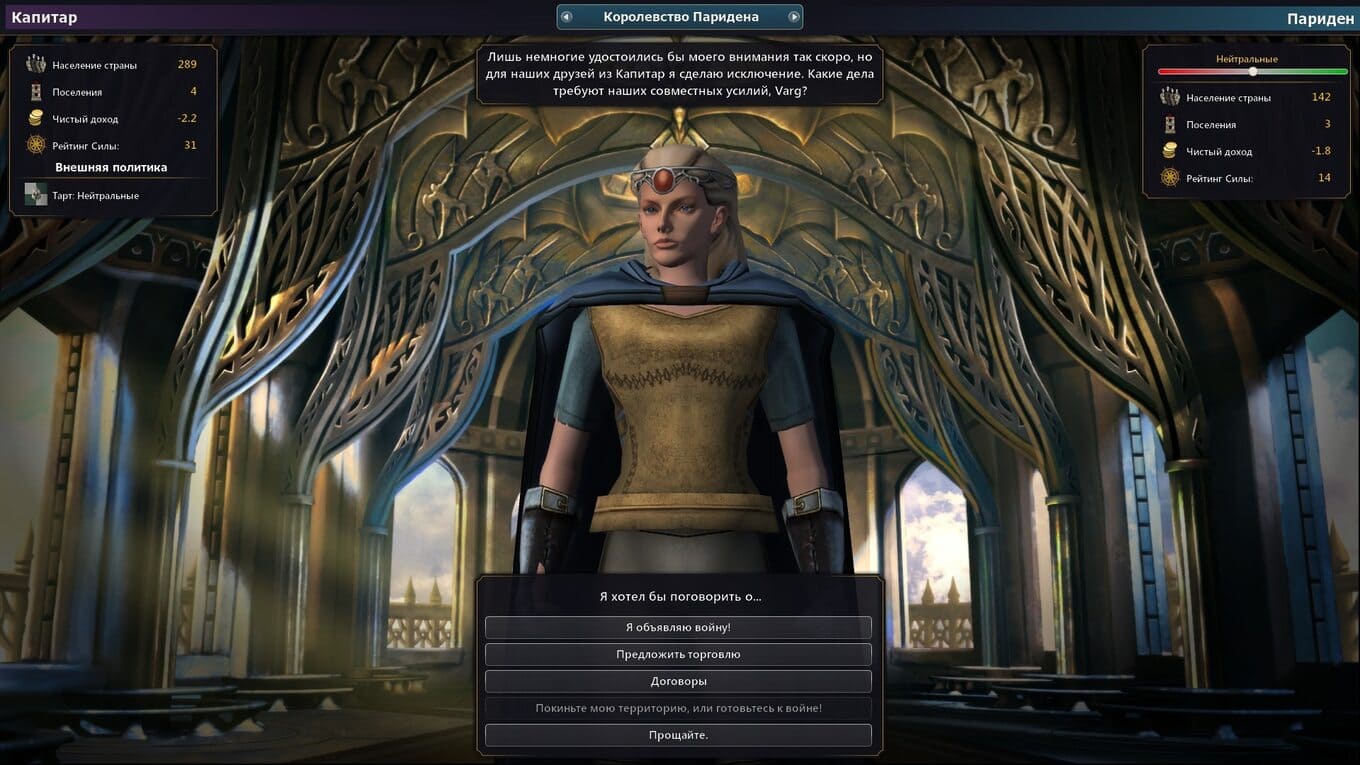
Task: Show previous kingdom with left arrow
Action: point(566,17)
